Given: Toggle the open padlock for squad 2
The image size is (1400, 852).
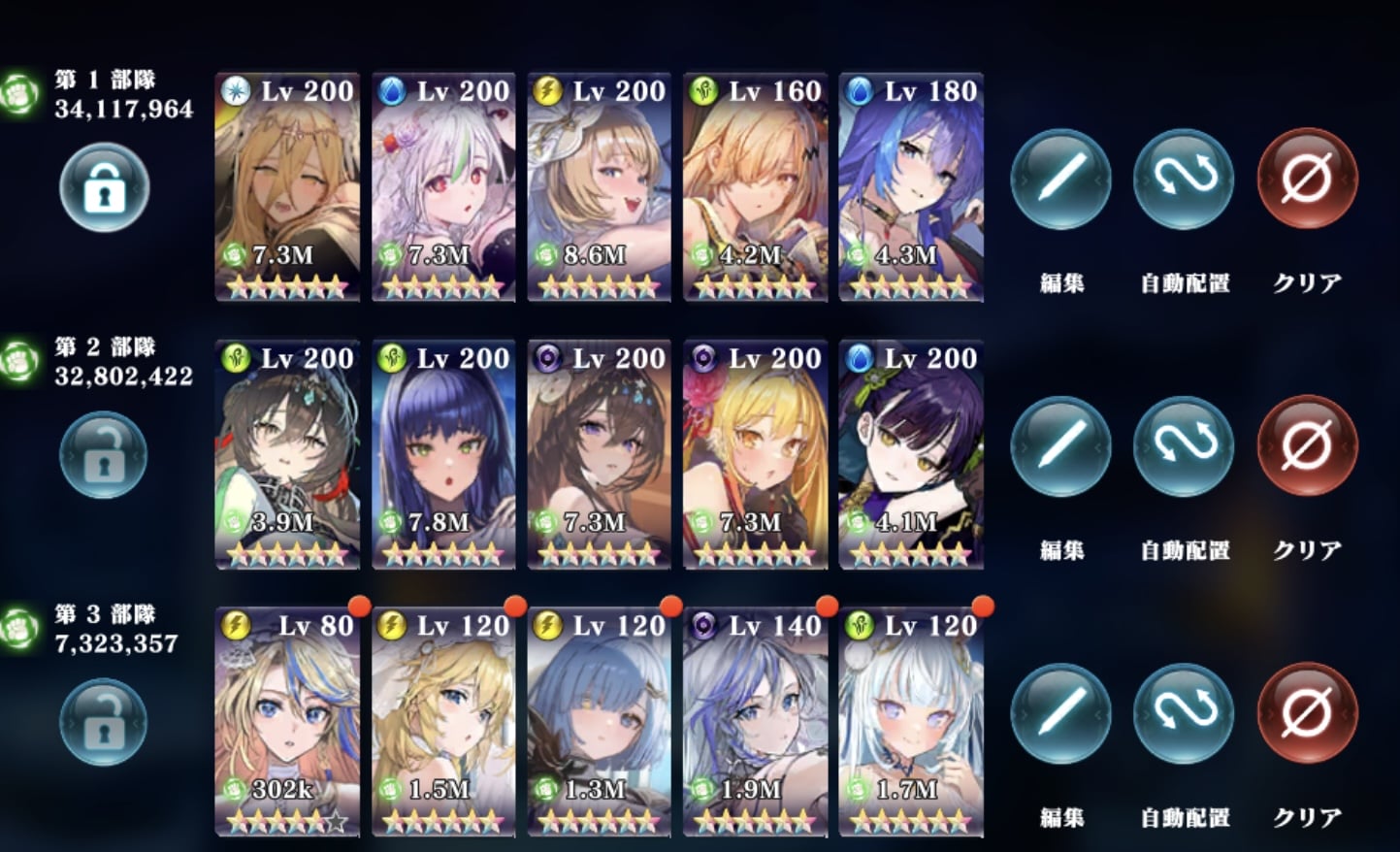Looking at the screenshot, I should (104, 454).
